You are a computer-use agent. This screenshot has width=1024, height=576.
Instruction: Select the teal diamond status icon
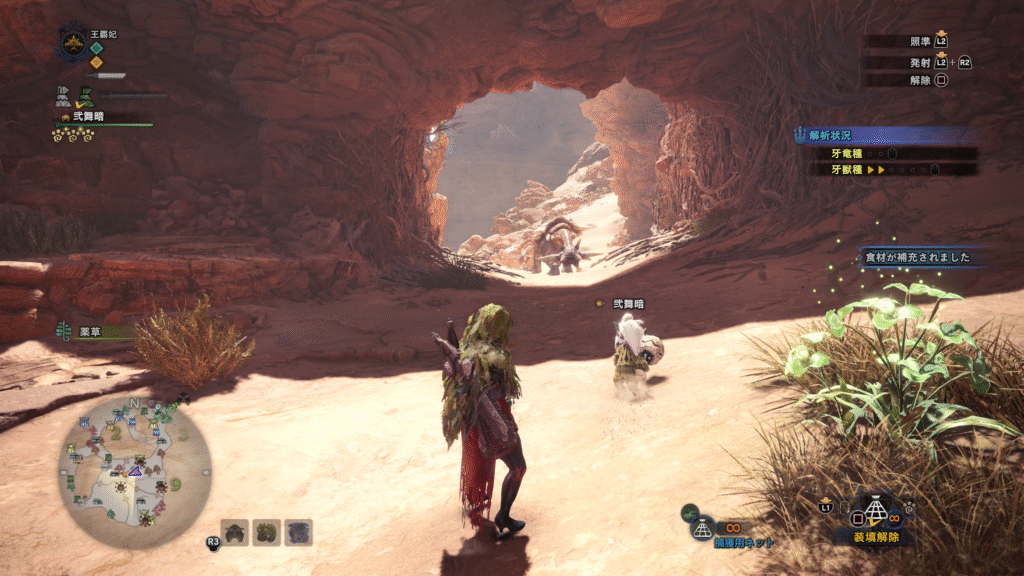[x=96, y=47]
